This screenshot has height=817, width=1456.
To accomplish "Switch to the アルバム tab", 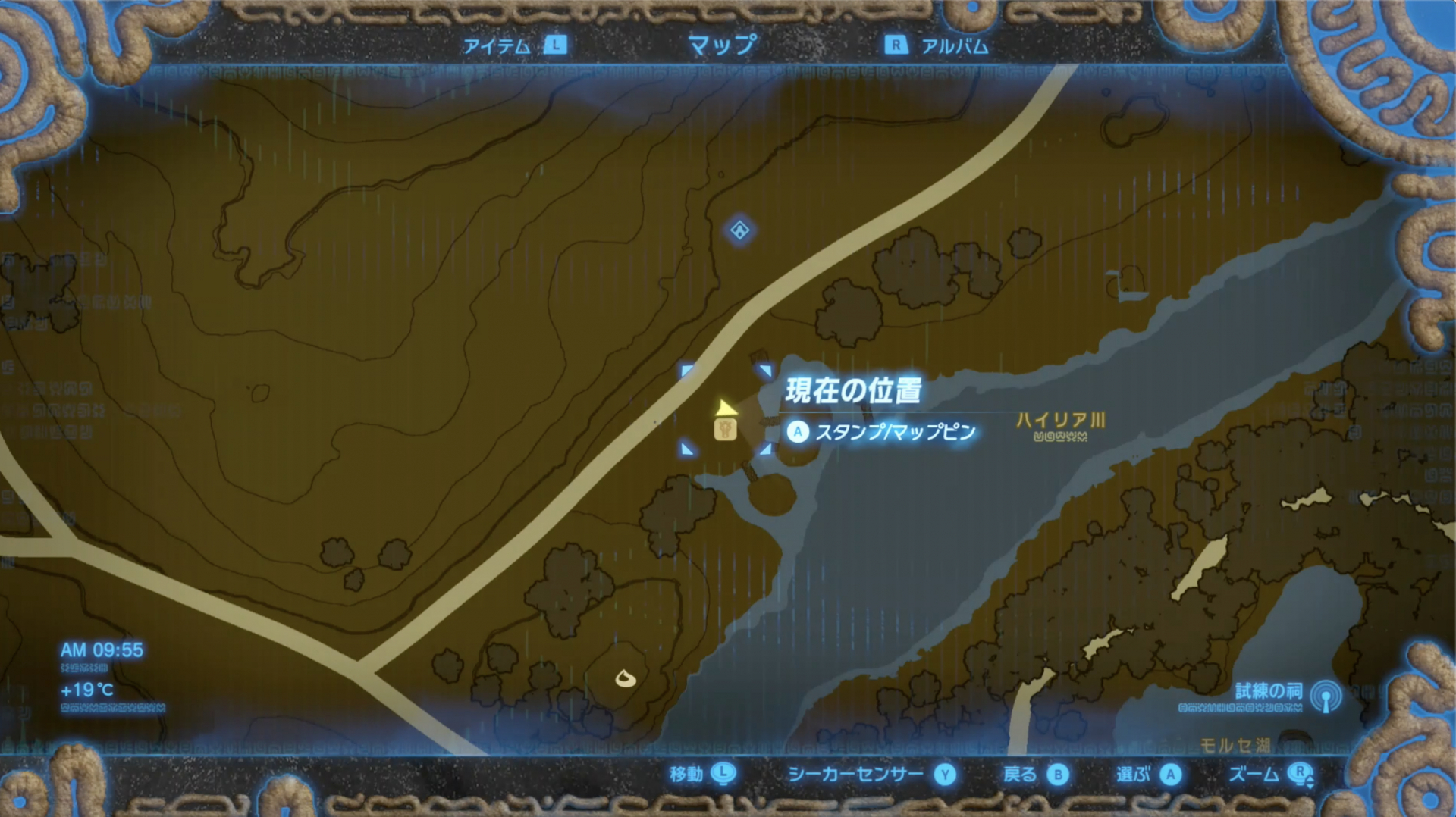I will pyautogui.click(x=954, y=45).
